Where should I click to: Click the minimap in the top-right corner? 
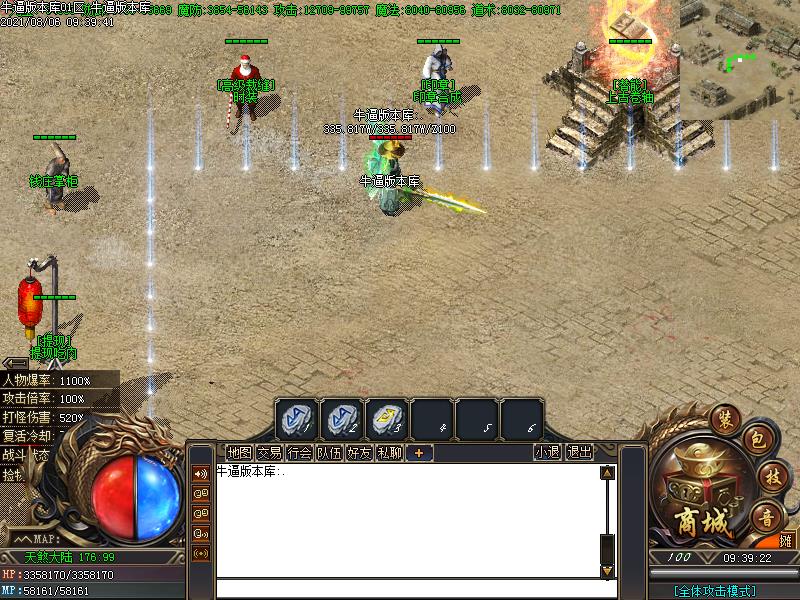(x=739, y=60)
